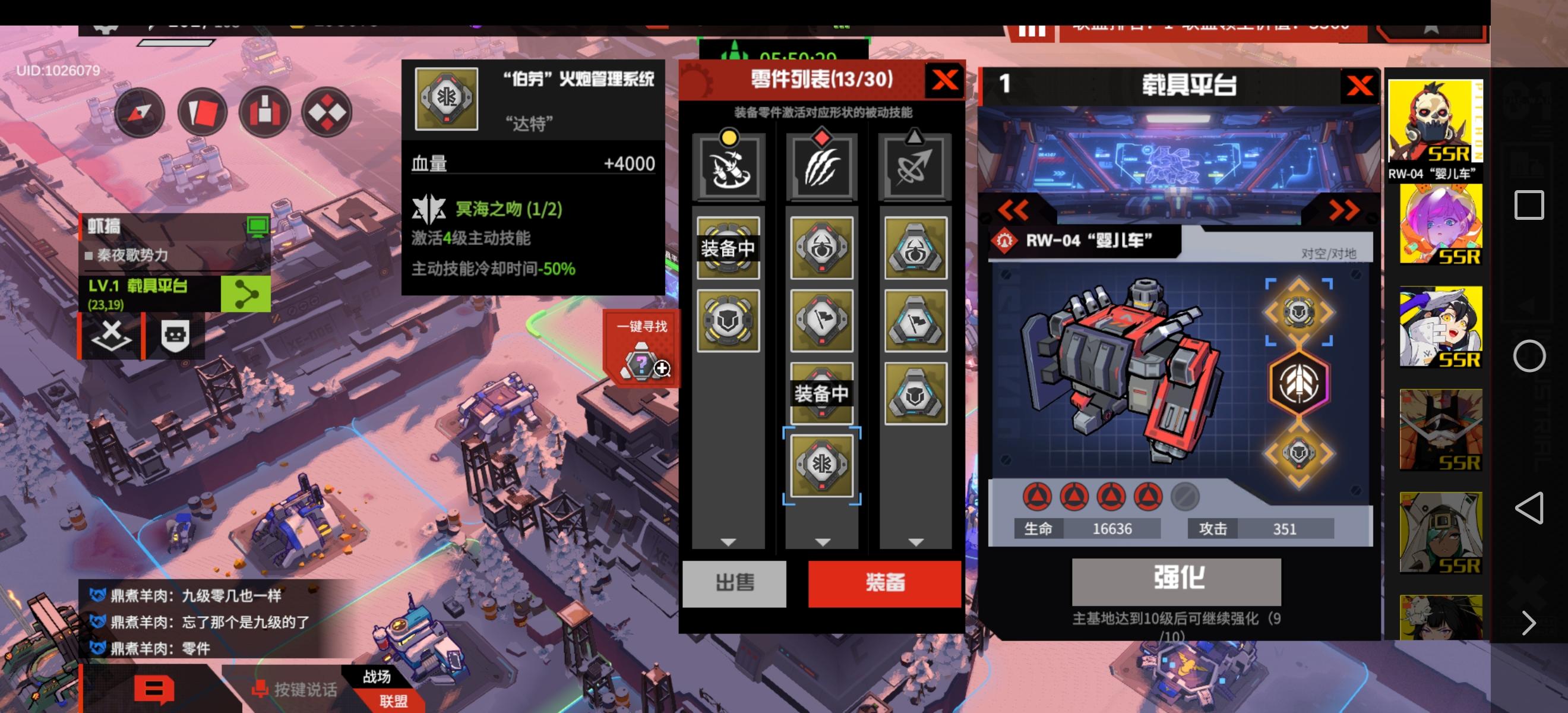This screenshot has width=1568, height=713.
Task: Switch to the 联盟 chat tab
Action: click(395, 702)
